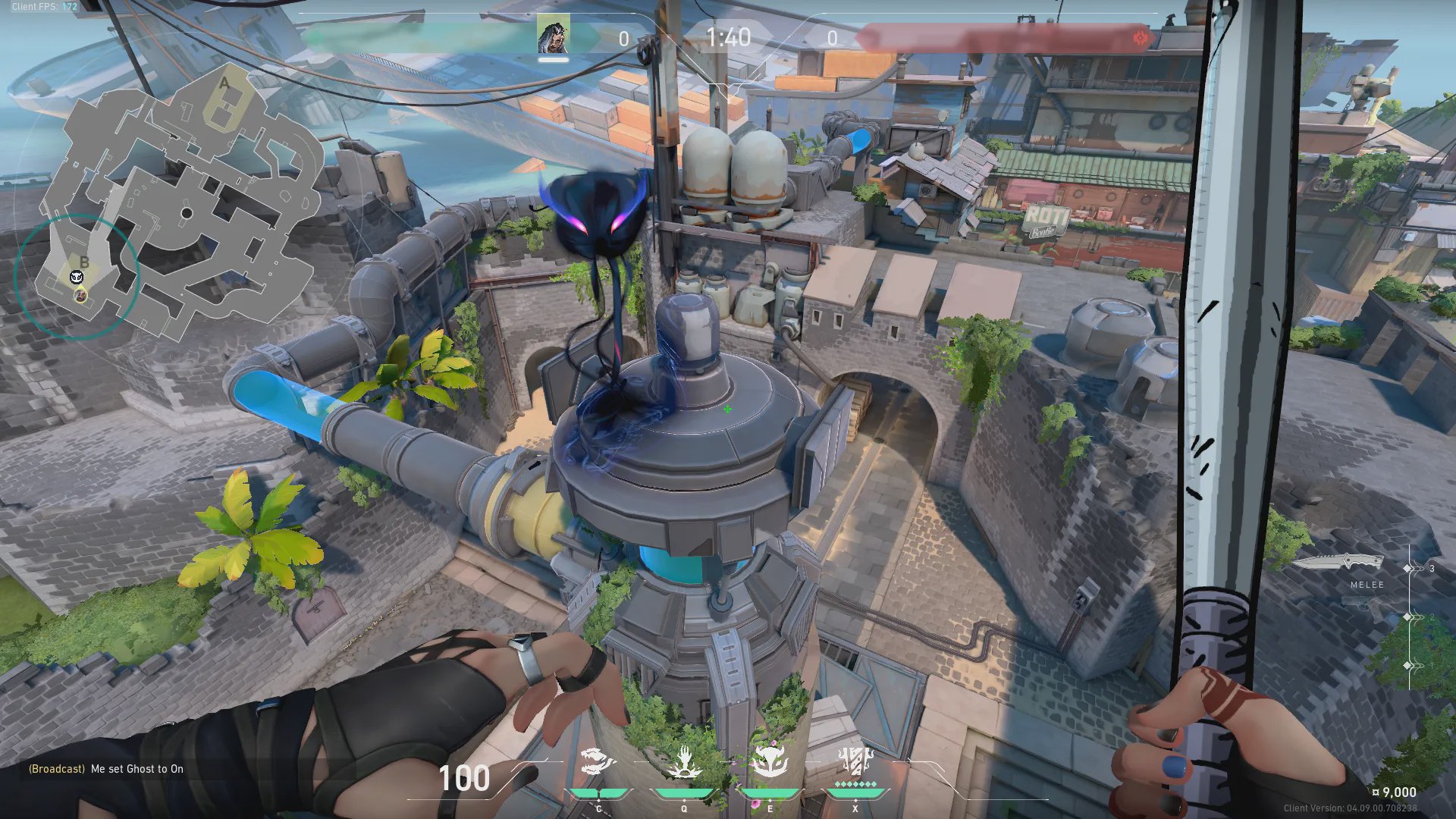Click the red spike icon in top bar
This screenshot has width=1456, height=819.
tap(1140, 38)
